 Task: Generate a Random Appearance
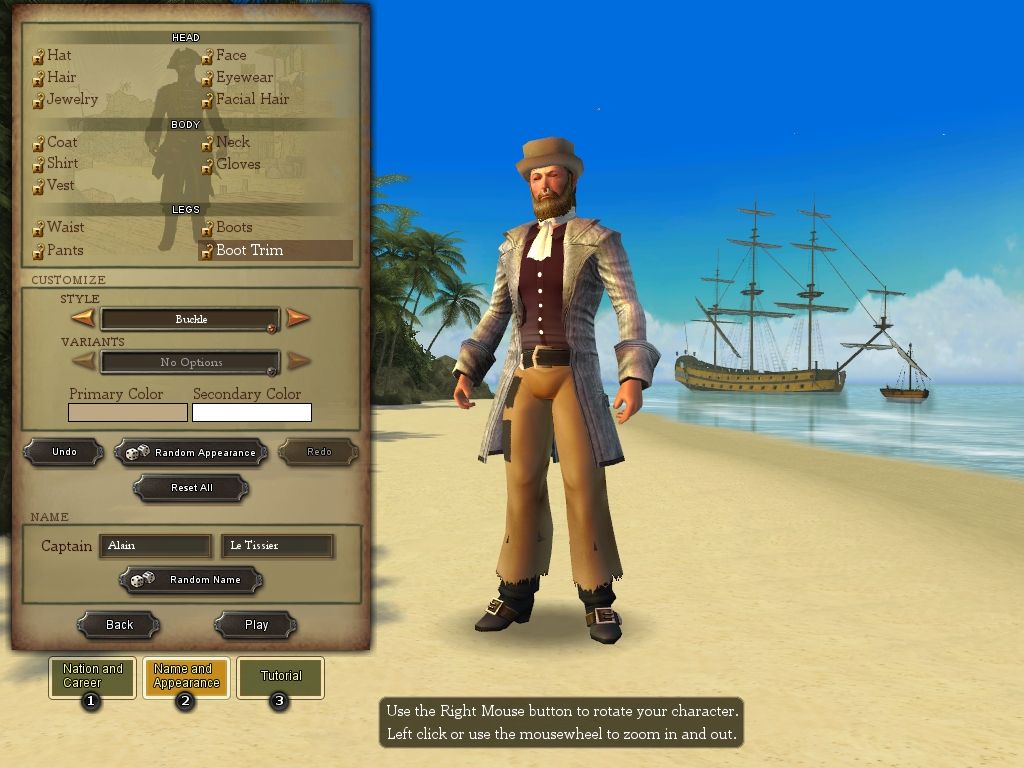191,452
